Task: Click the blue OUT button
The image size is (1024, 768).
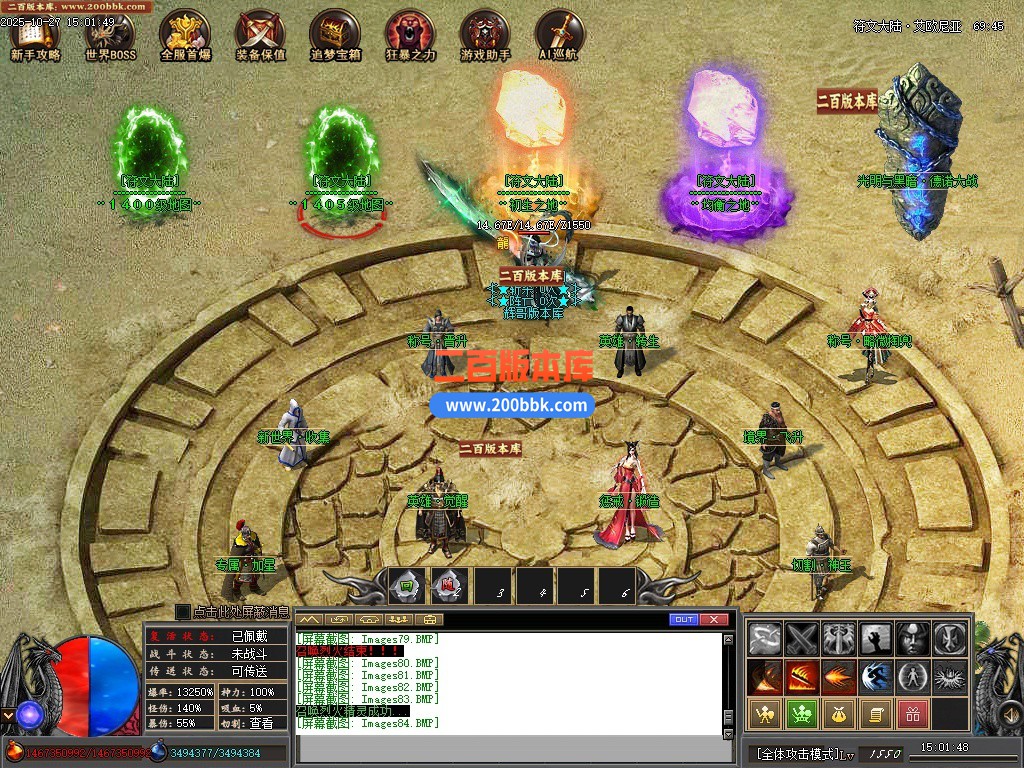Action: tap(684, 620)
